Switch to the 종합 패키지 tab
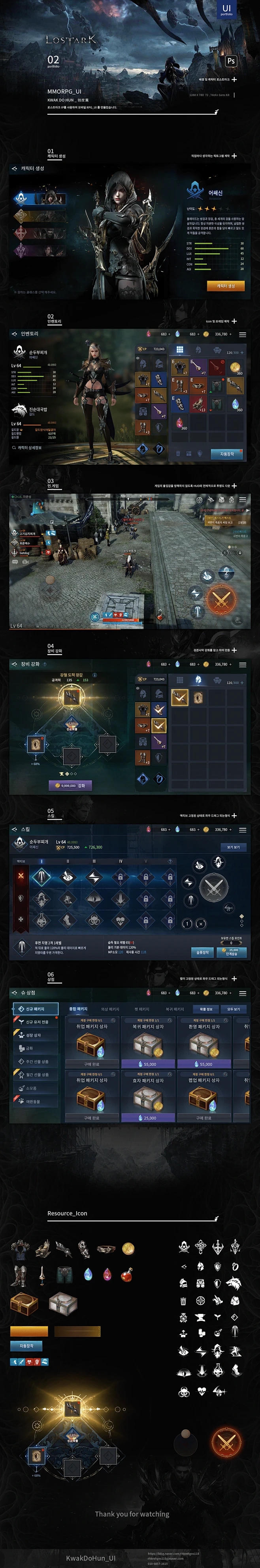The image size is (260, 1568). [78, 1009]
